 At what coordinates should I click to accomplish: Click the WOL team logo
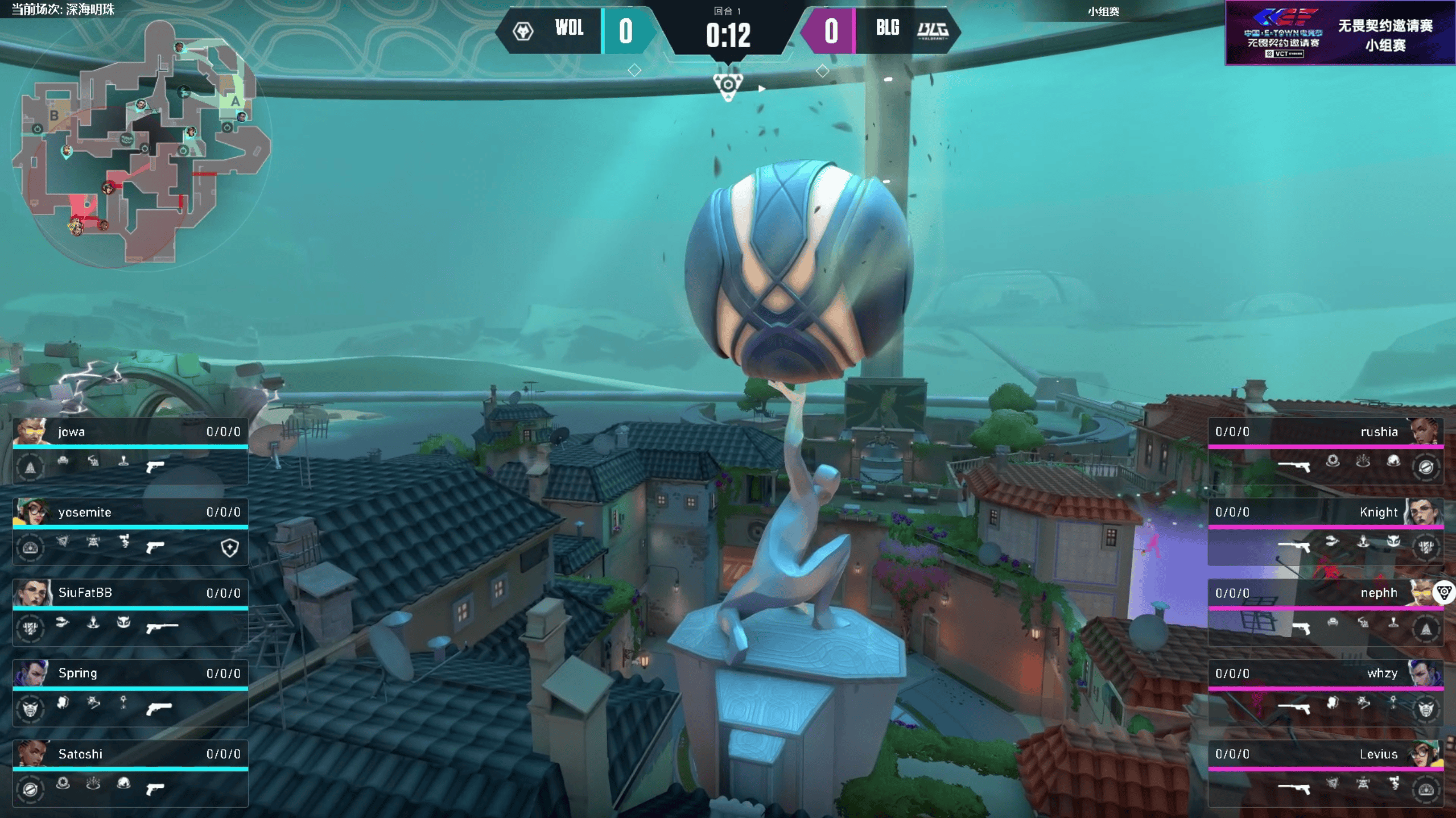pos(523,31)
